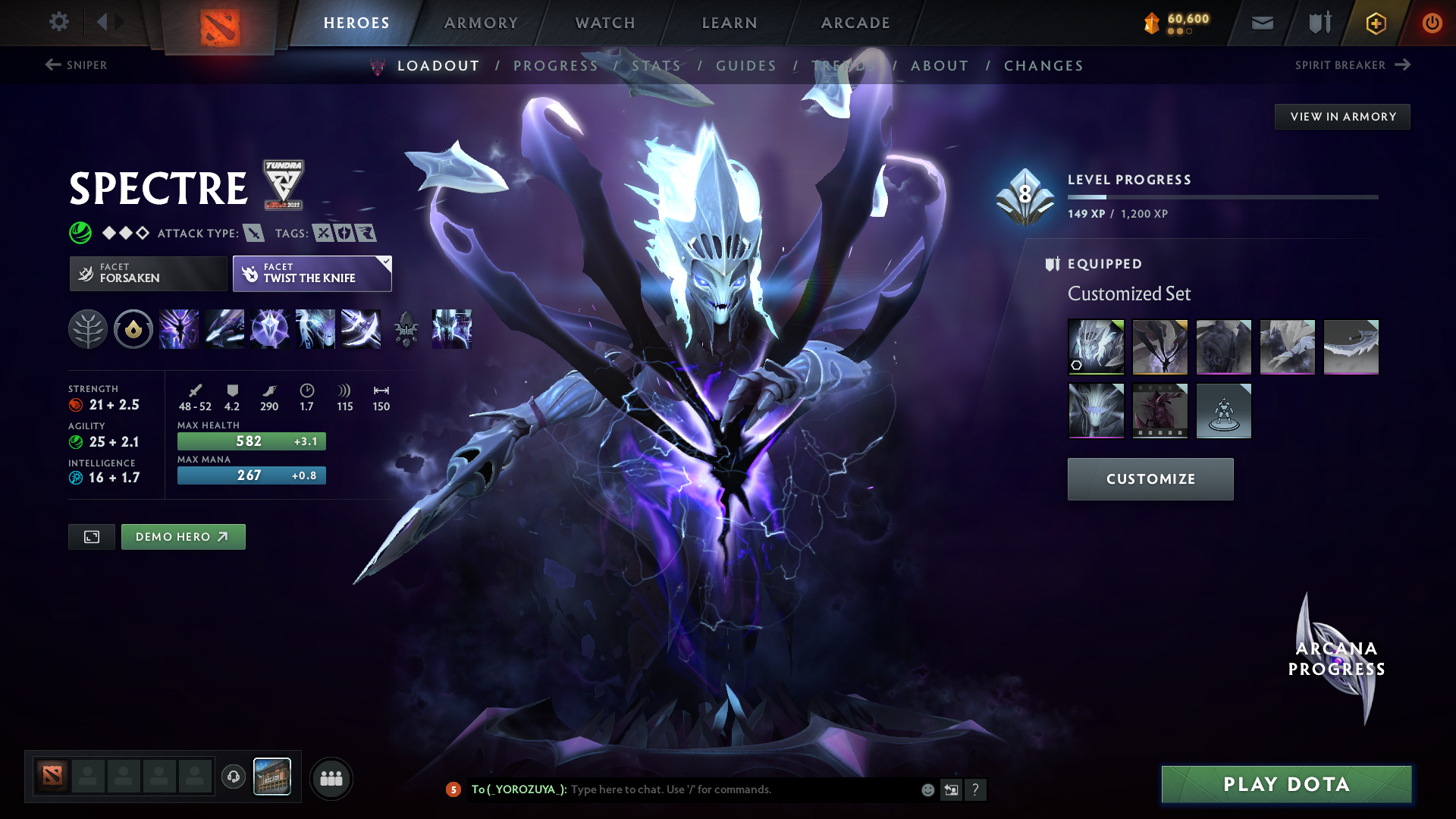The height and width of the screenshot is (819, 1456).
Task: Open the chat channel selector next to emoji
Action: [952, 789]
